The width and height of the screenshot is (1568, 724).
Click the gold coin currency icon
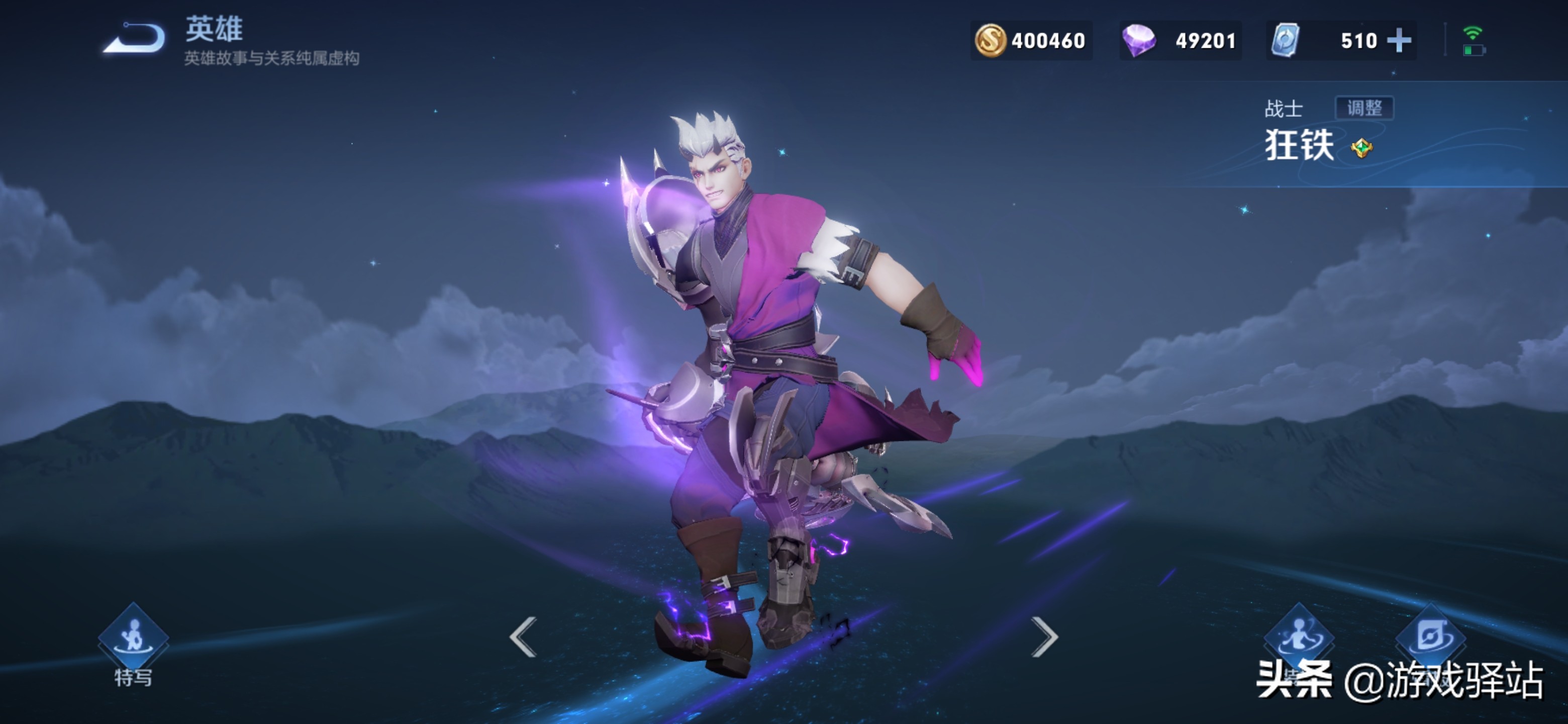[x=991, y=41]
